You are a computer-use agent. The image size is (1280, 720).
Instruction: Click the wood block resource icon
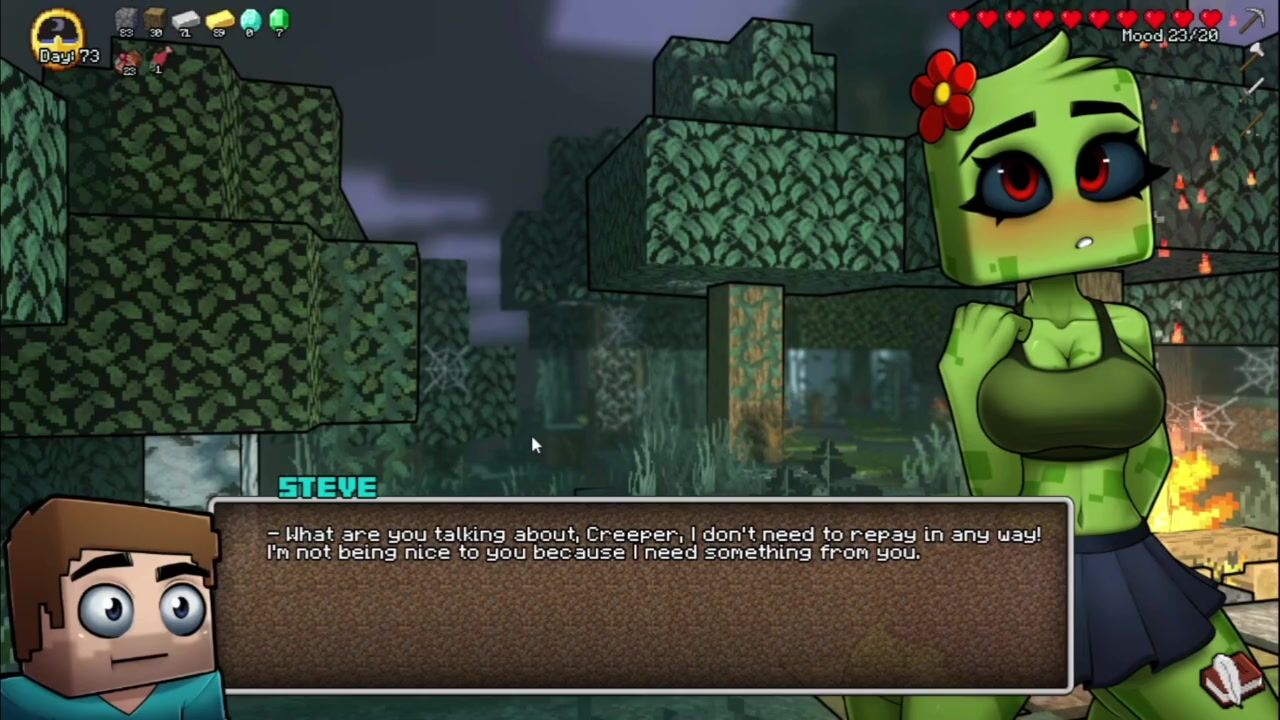pyautogui.click(x=155, y=19)
